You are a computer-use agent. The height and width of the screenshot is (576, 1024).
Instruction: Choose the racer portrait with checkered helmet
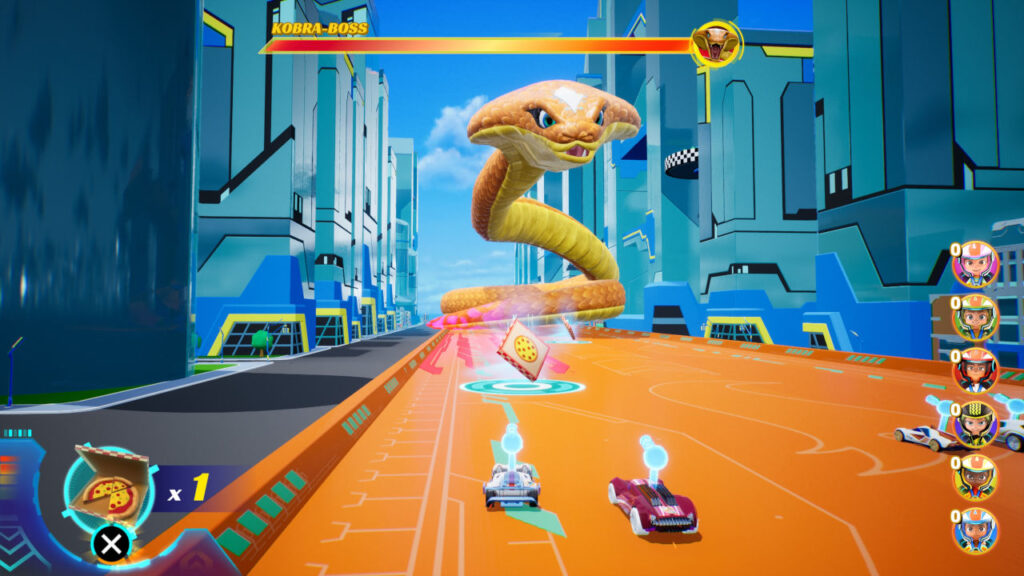click(974, 424)
